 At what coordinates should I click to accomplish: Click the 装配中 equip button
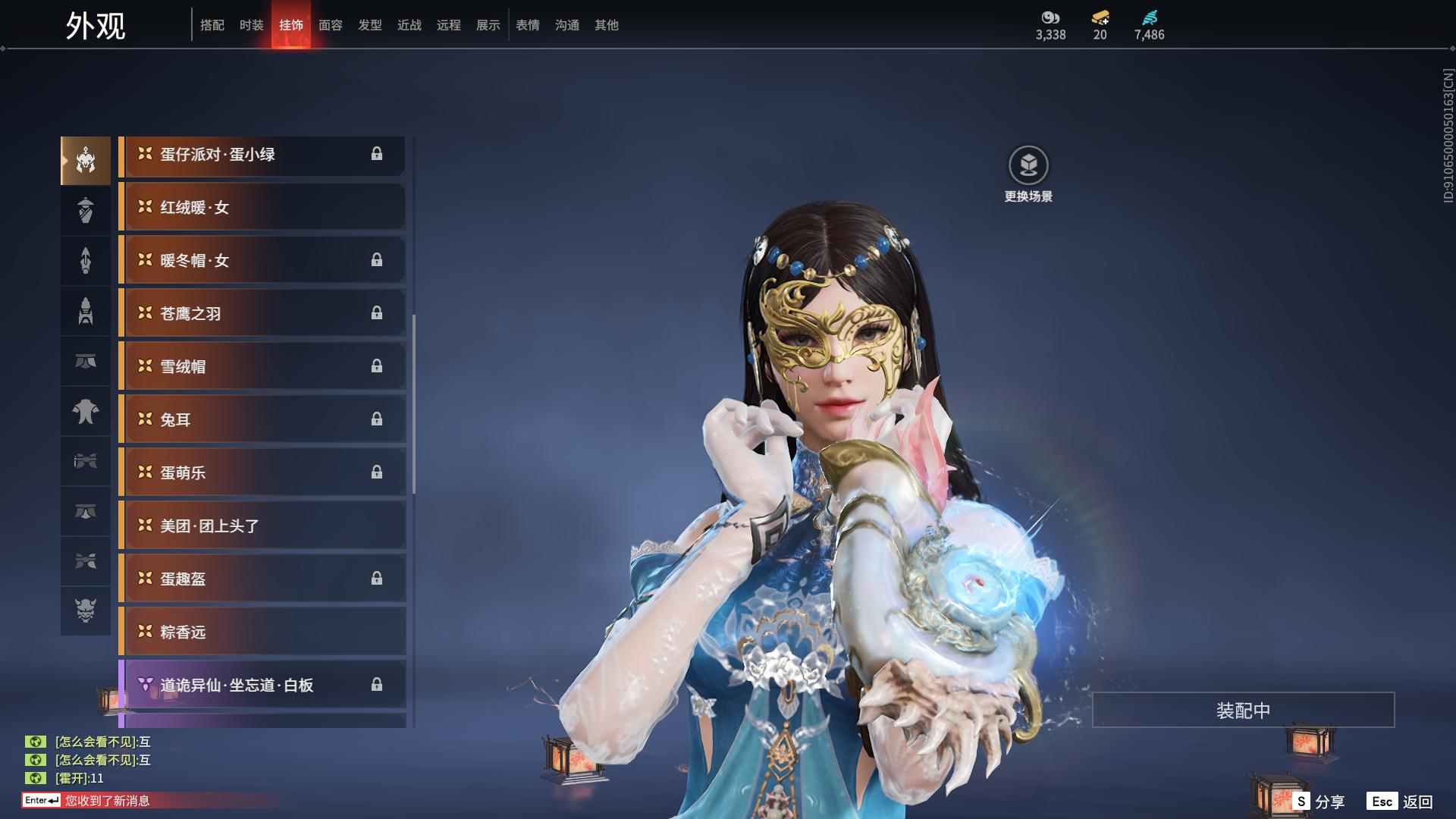(x=1242, y=710)
